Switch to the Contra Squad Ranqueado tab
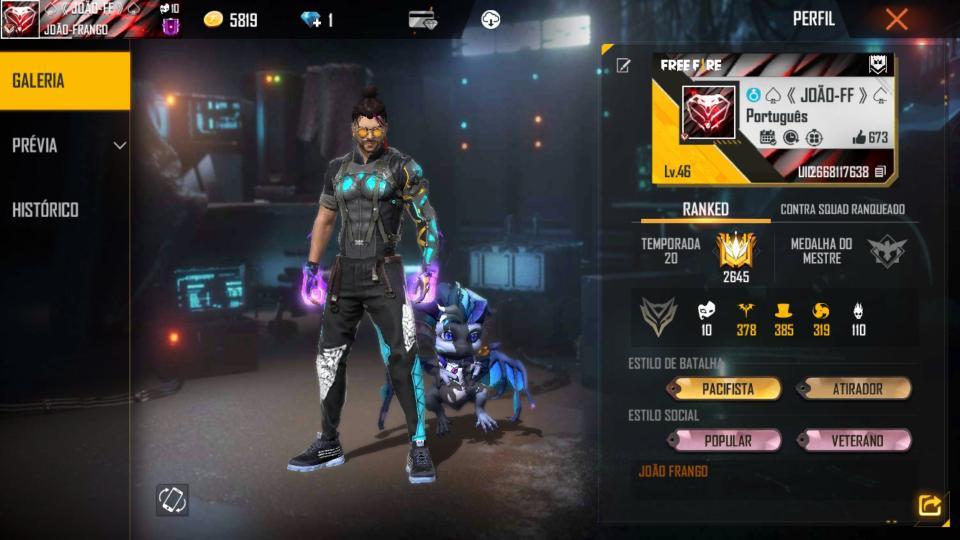Screen dimensions: 960x540 (842, 209)
